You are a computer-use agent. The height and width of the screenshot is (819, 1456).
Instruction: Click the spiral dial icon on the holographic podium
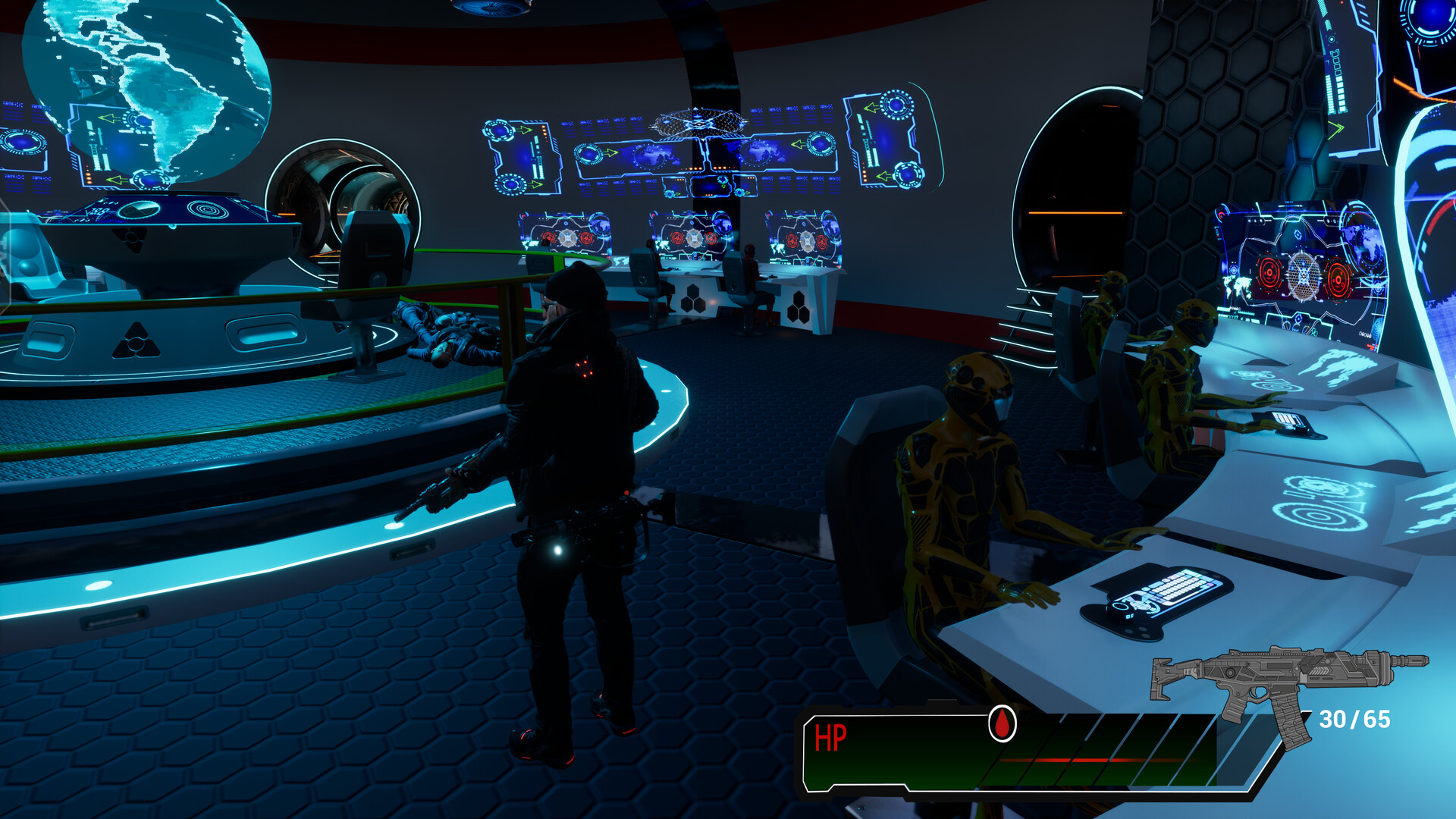click(206, 209)
